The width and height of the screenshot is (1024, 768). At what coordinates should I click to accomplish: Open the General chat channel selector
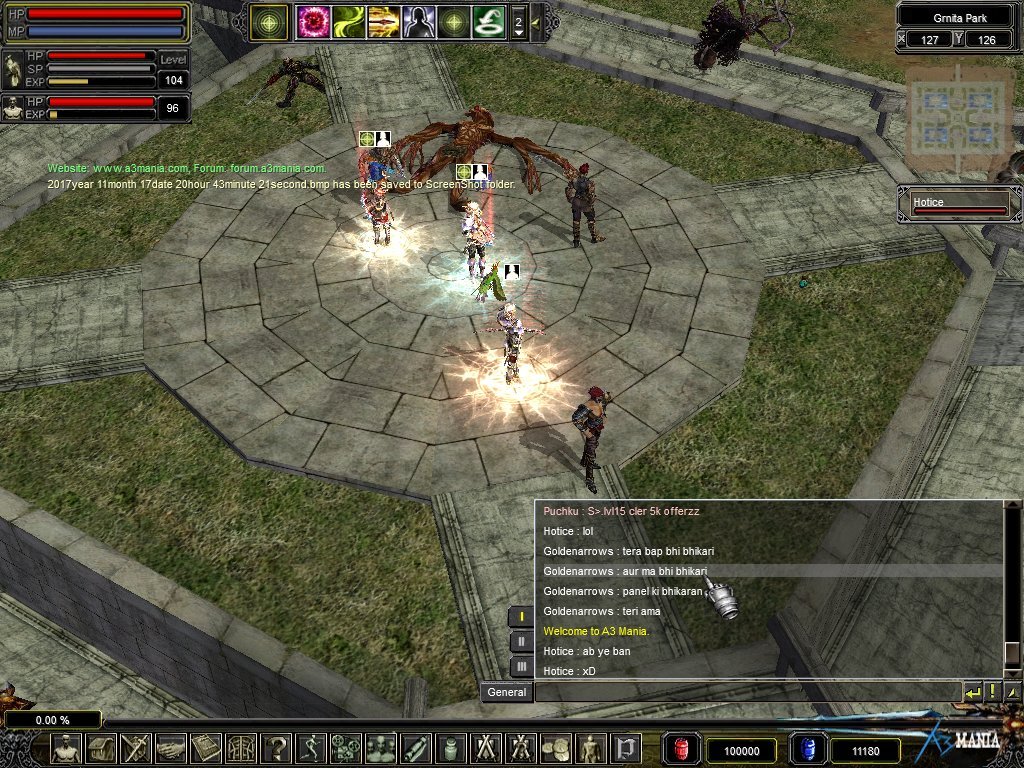click(506, 692)
